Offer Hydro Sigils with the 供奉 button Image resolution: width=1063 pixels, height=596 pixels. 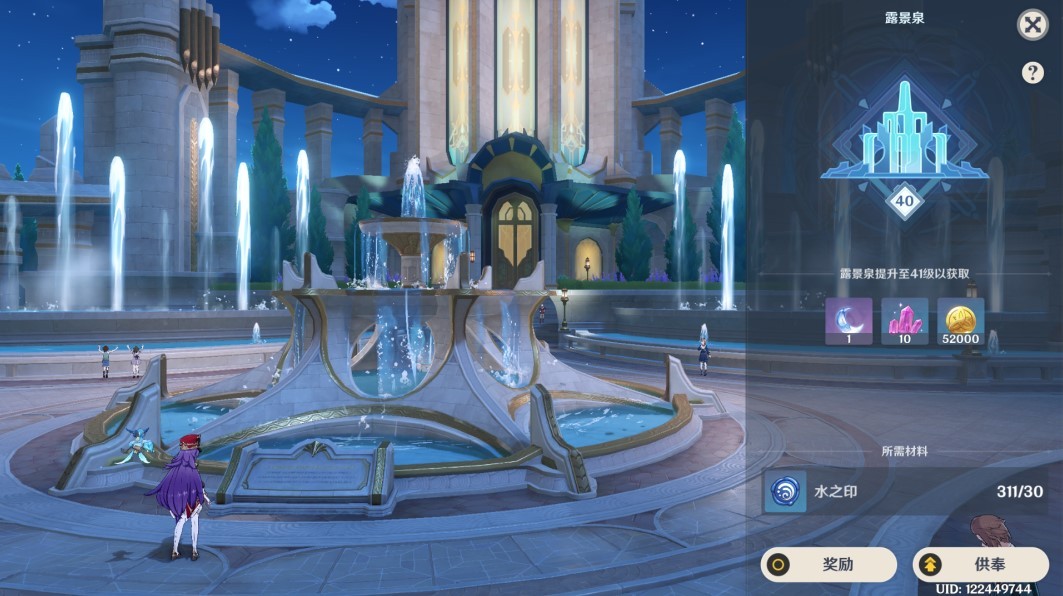[x=980, y=565]
